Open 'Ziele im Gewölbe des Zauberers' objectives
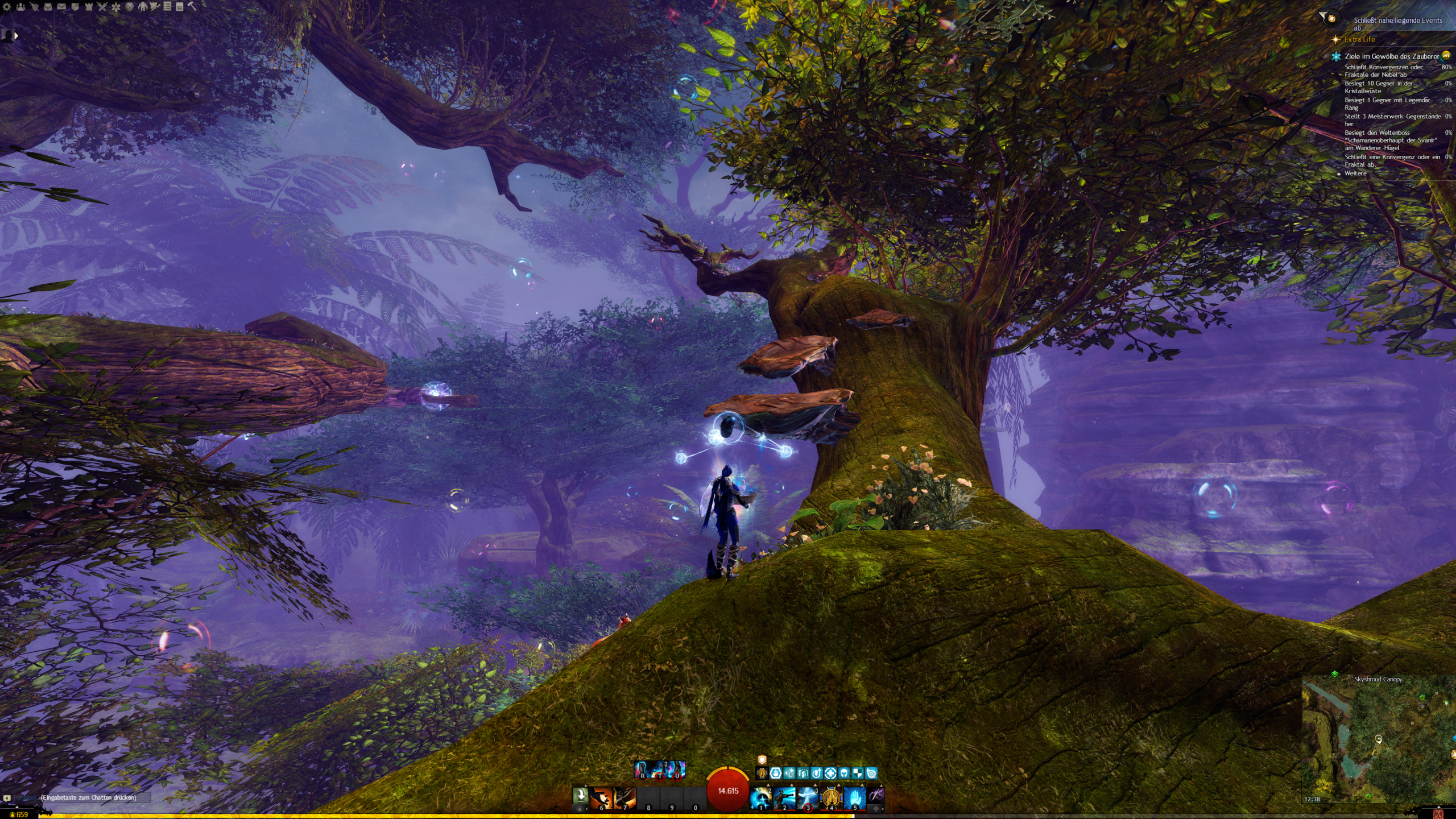 1391,56
